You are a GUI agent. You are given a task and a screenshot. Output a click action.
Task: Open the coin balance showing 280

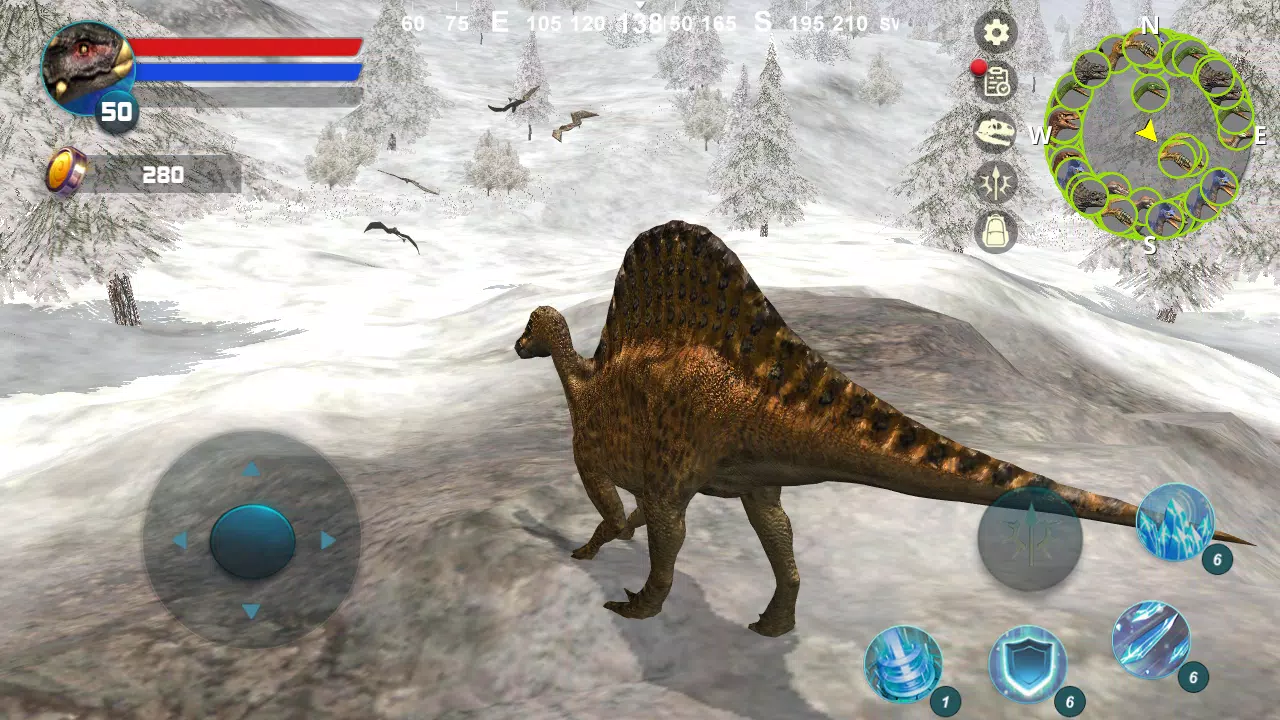pyautogui.click(x=120, y=173)
